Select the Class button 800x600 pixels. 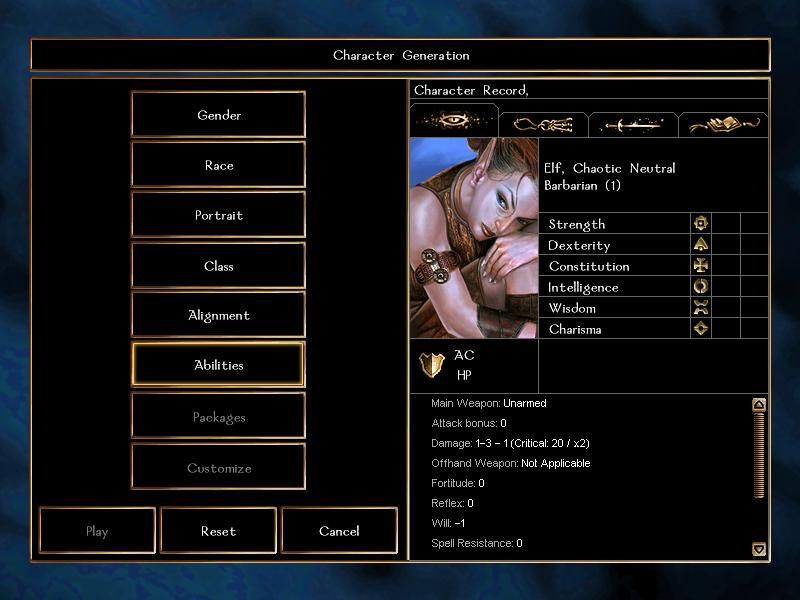[218, 266]
